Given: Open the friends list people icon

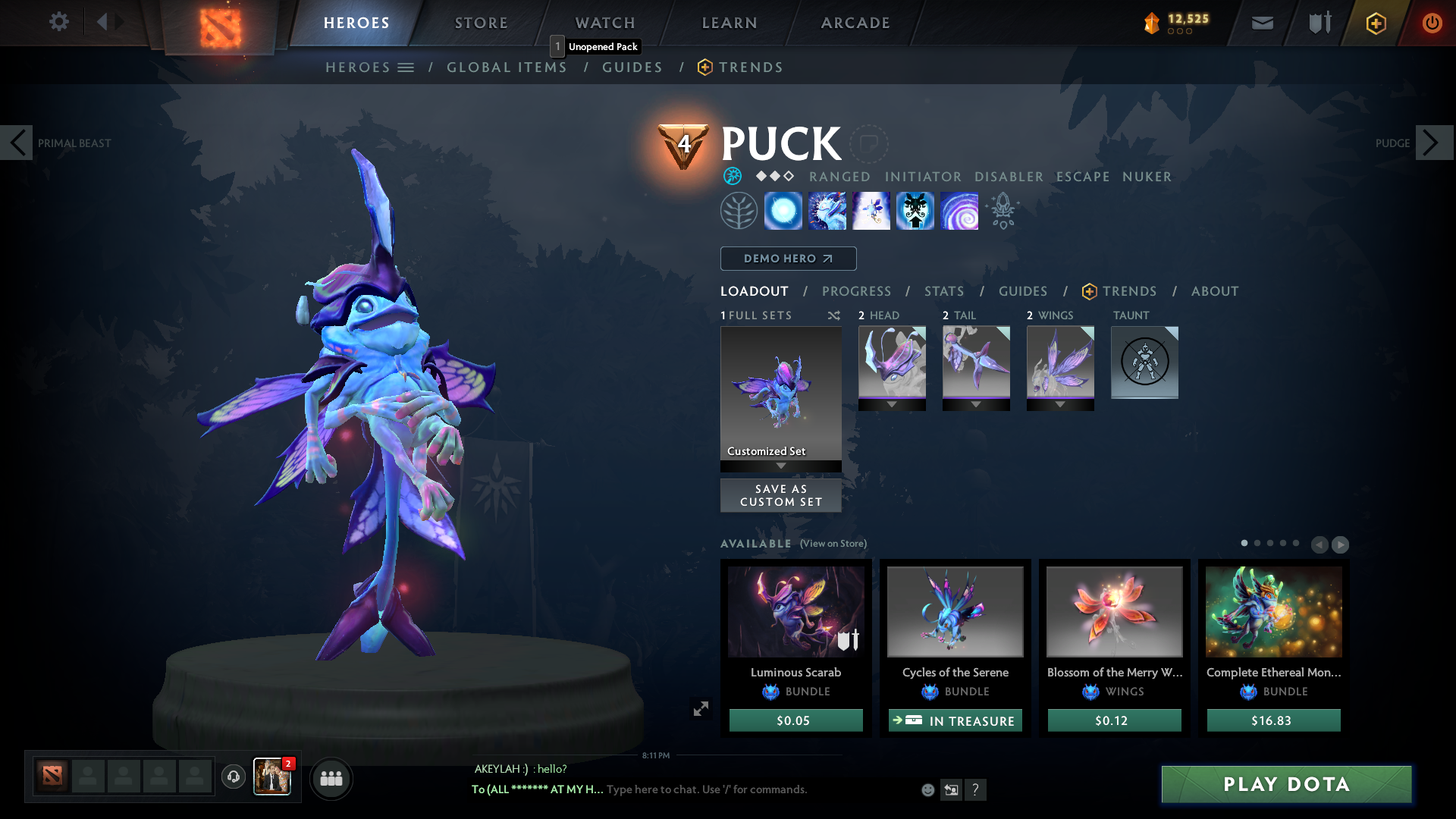Looking at the screenshot, I should (x=331, y=778).
